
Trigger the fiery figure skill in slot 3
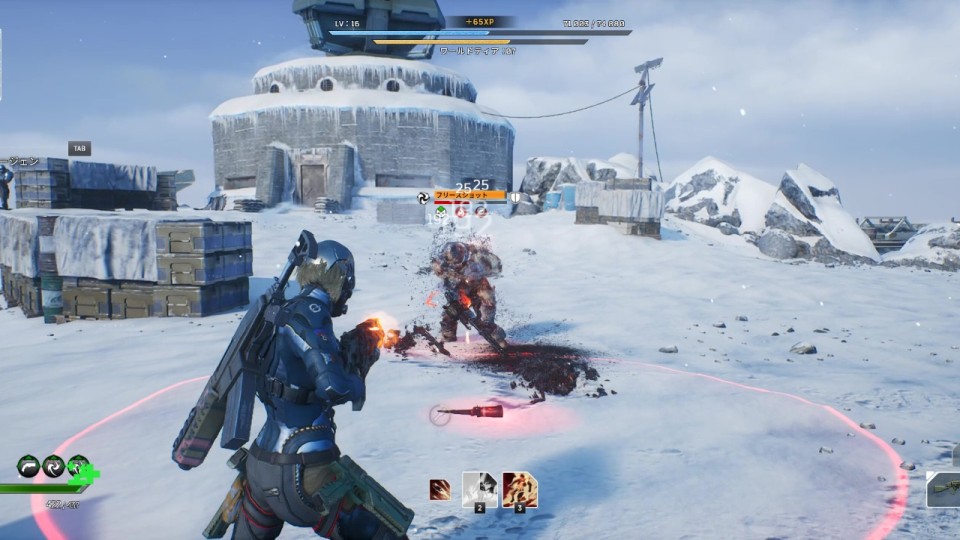click(519, 489)
